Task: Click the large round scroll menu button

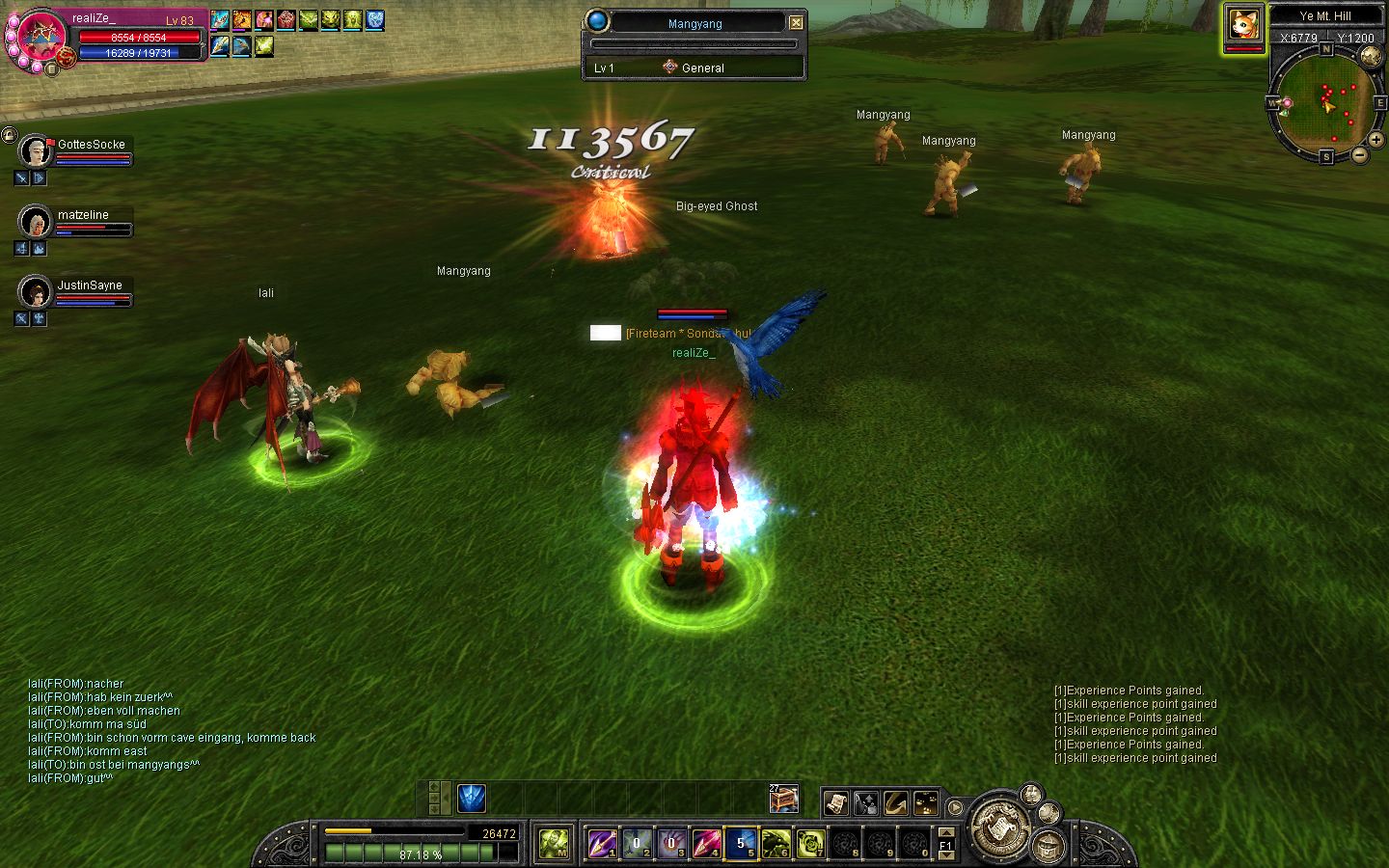Action: coord(996,827)
